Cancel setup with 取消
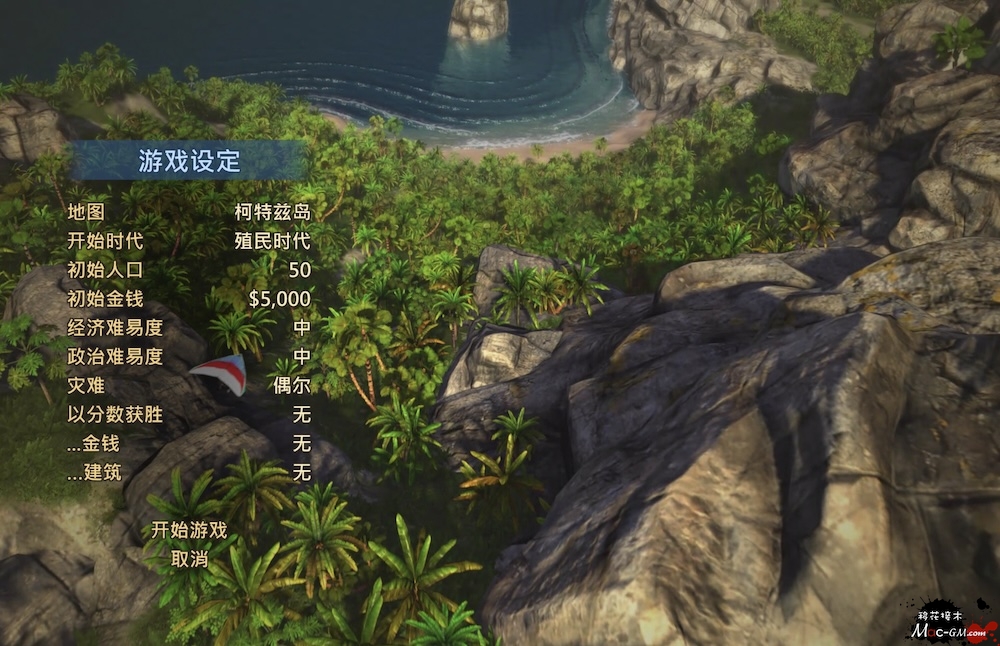 189,559
